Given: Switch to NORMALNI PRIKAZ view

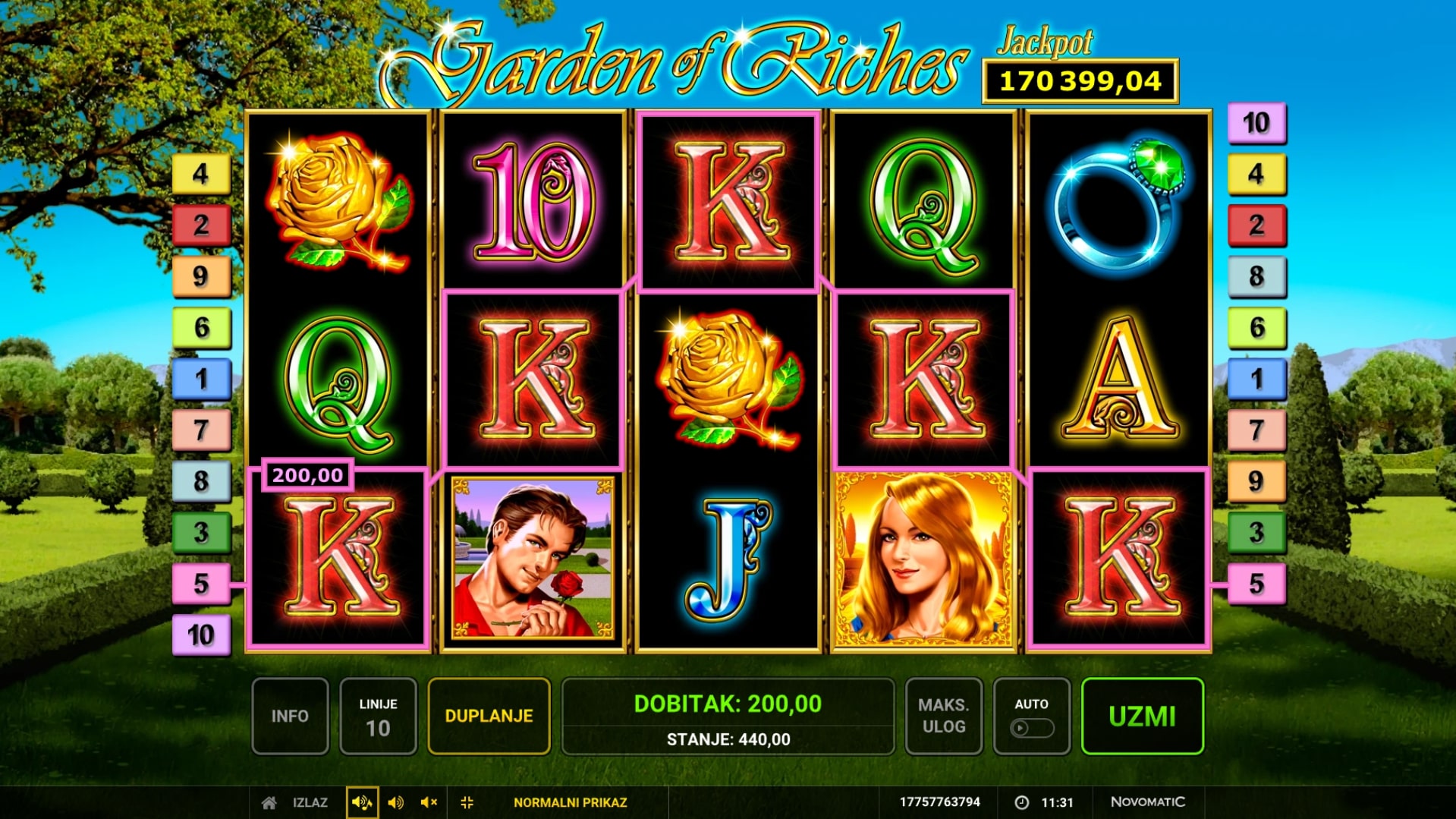Looking at the screenshot, I should coord(570,802).
